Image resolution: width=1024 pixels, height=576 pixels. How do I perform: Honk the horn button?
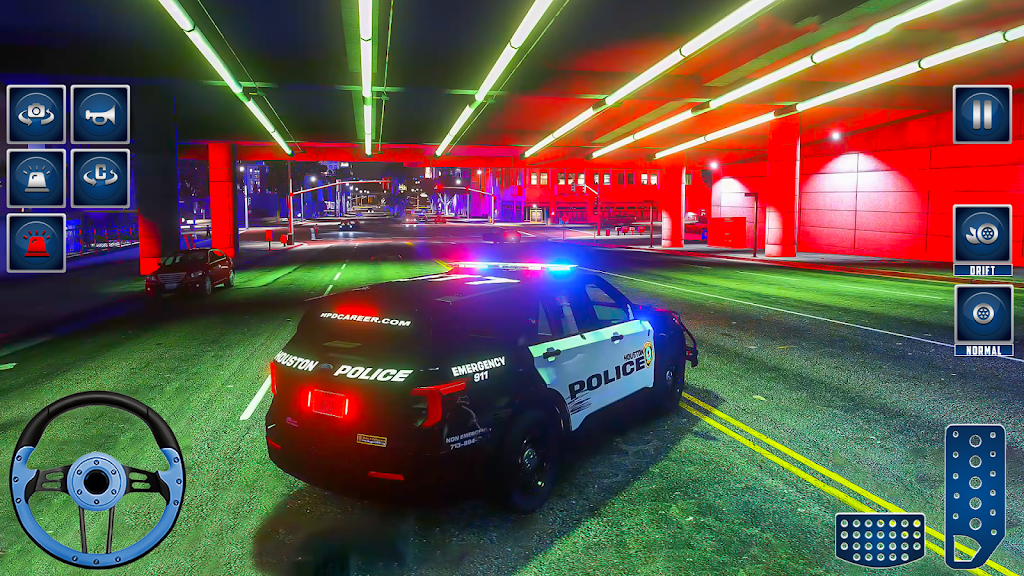tap(100, 114)
